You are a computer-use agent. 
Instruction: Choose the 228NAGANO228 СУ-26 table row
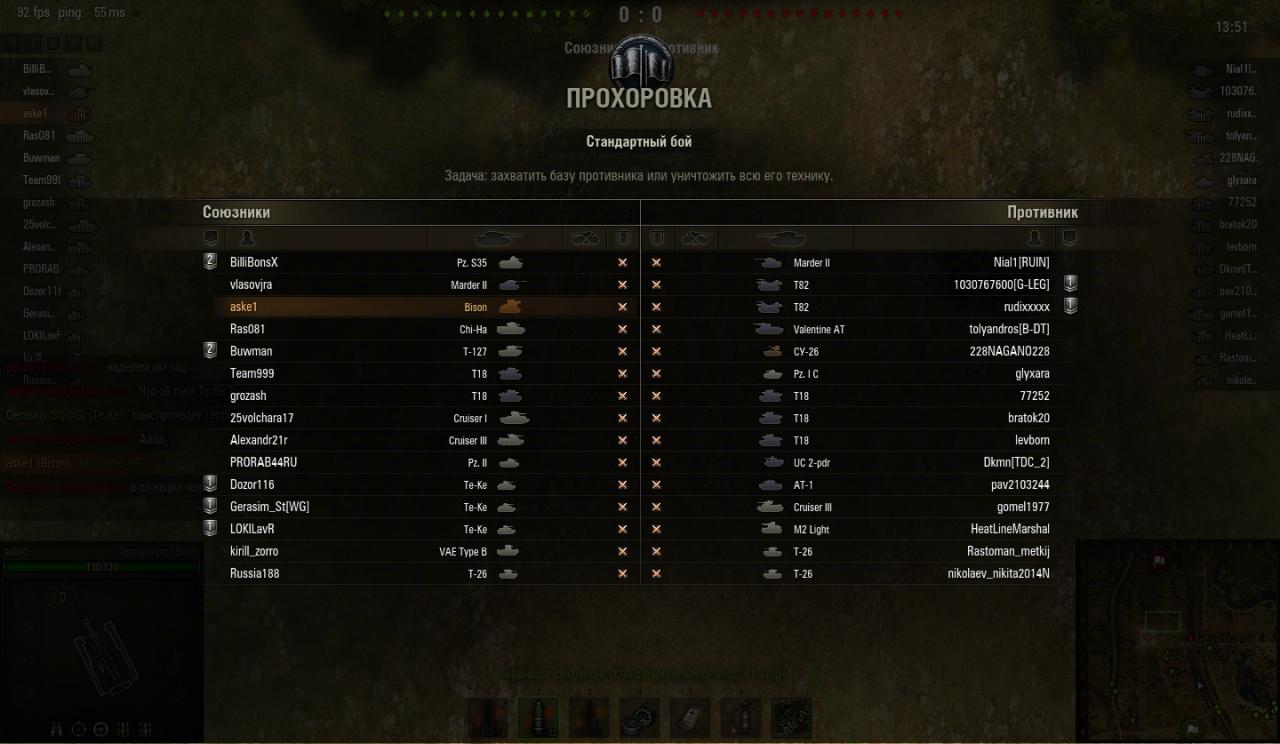tap(860, 351)
